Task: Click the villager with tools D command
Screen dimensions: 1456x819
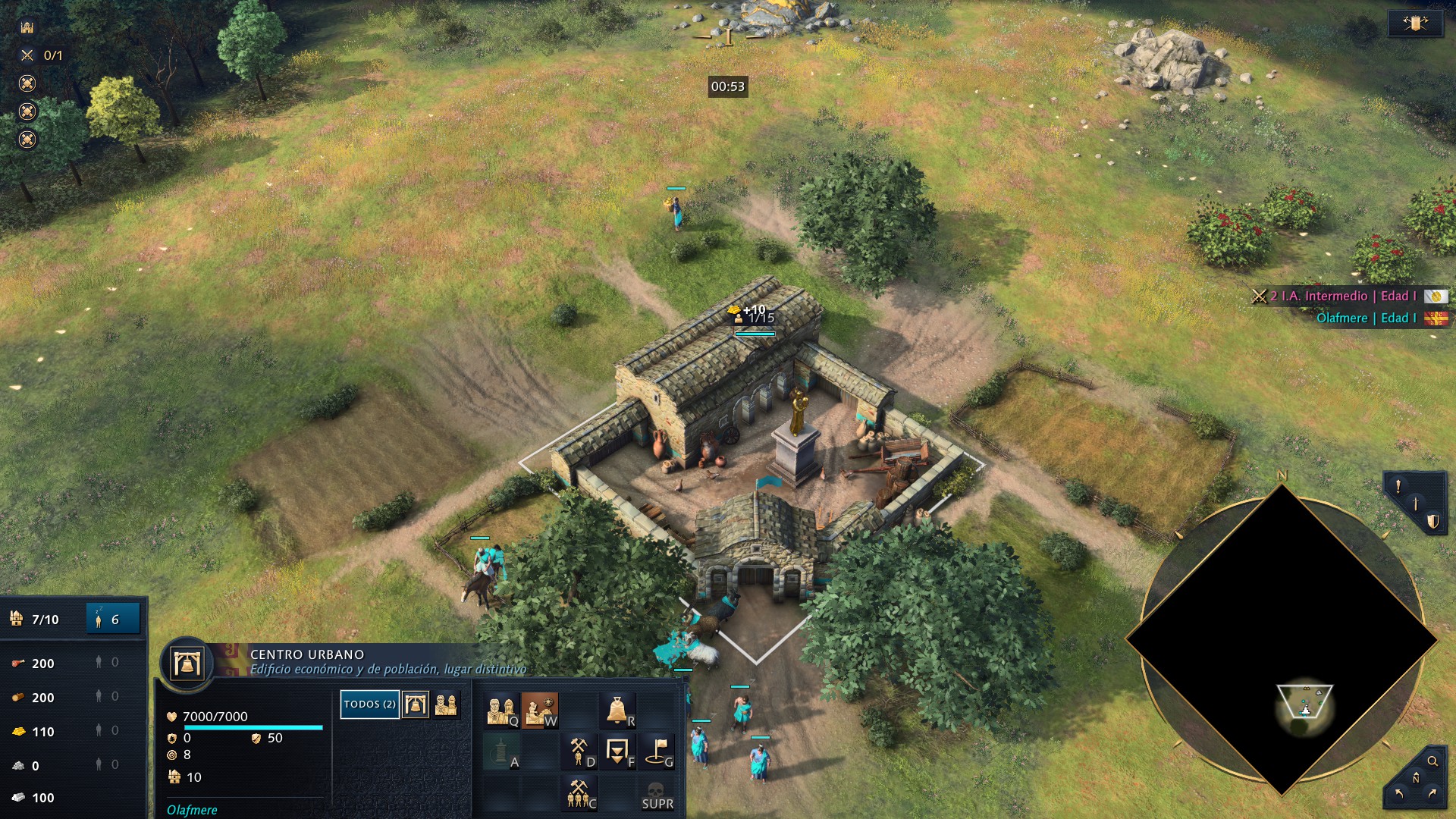Action: (x=579, y=752)
